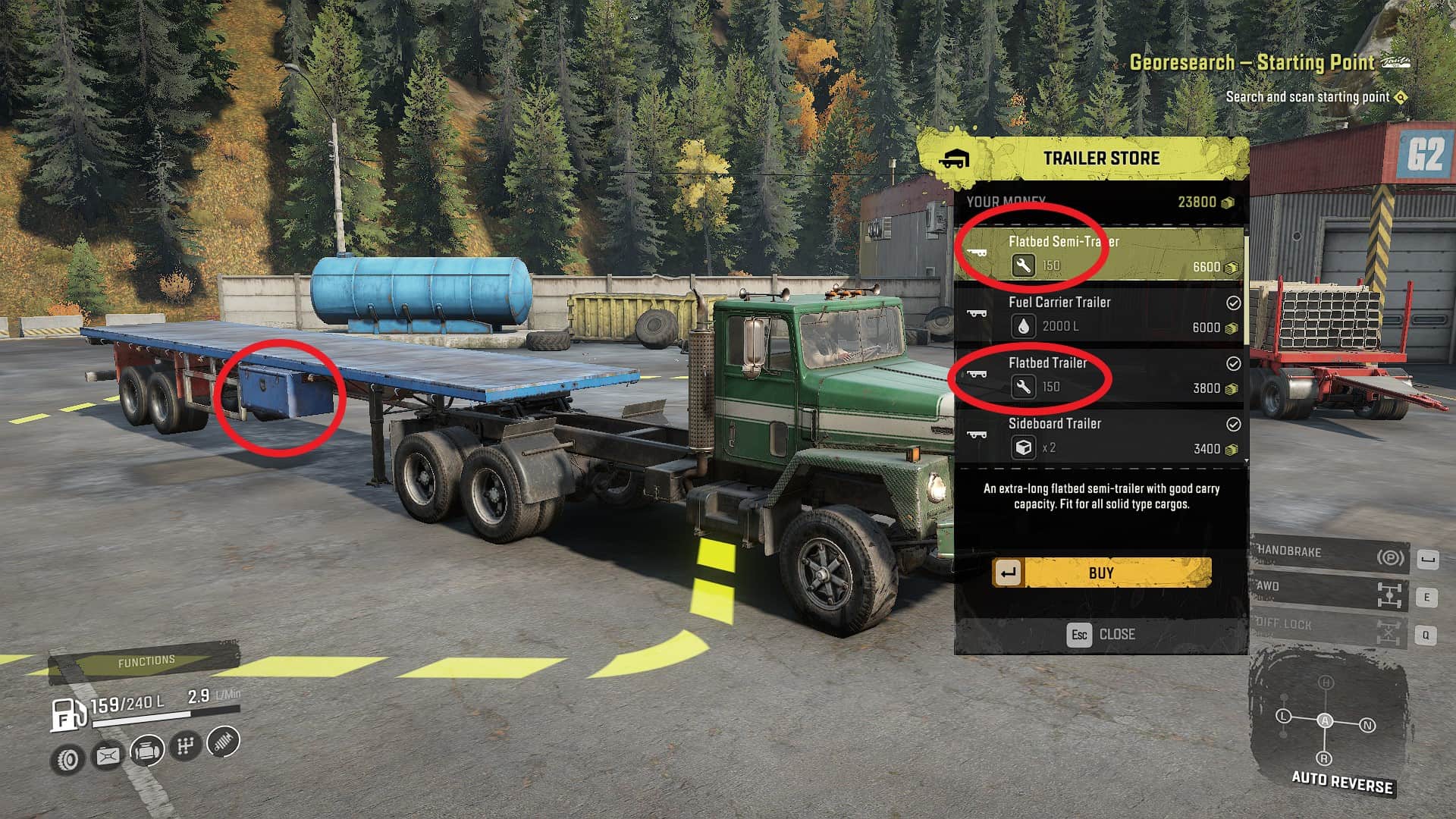The height and width of the screenshot is (819, 1456).
Task: Close the Trailer Store panel
Action: [x=1101, y=634]
